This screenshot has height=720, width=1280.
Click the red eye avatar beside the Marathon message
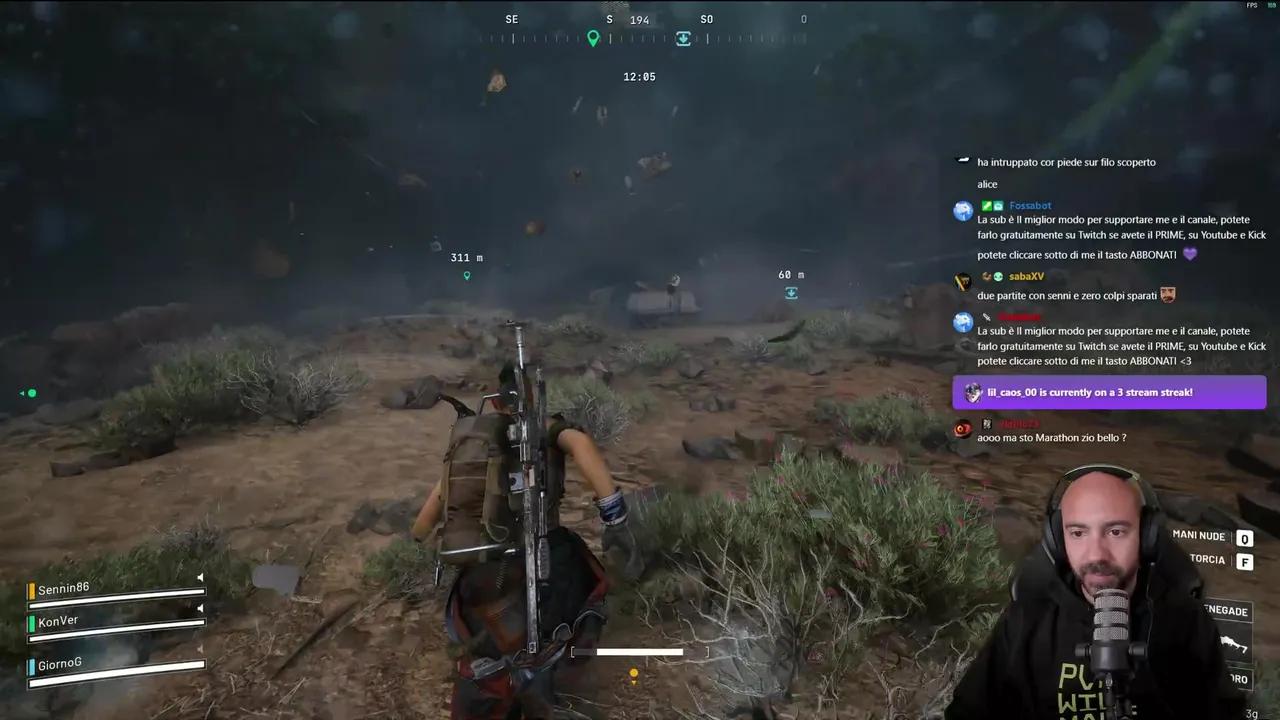tap(962, 429)
